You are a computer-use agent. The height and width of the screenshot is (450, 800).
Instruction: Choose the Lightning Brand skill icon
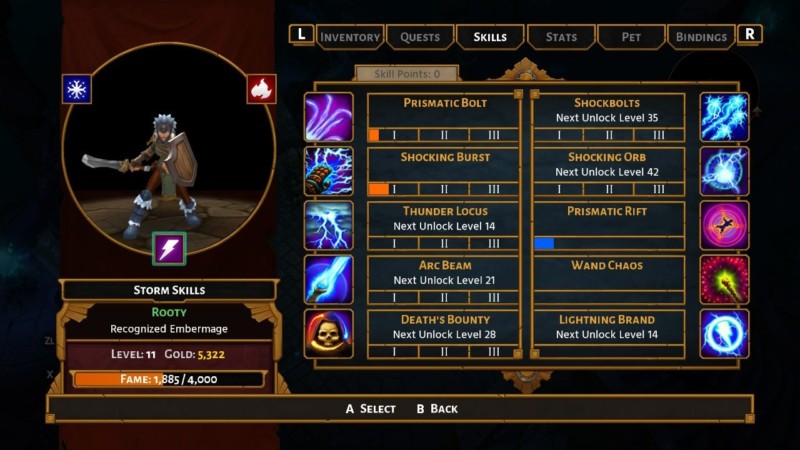click(724, 333)
